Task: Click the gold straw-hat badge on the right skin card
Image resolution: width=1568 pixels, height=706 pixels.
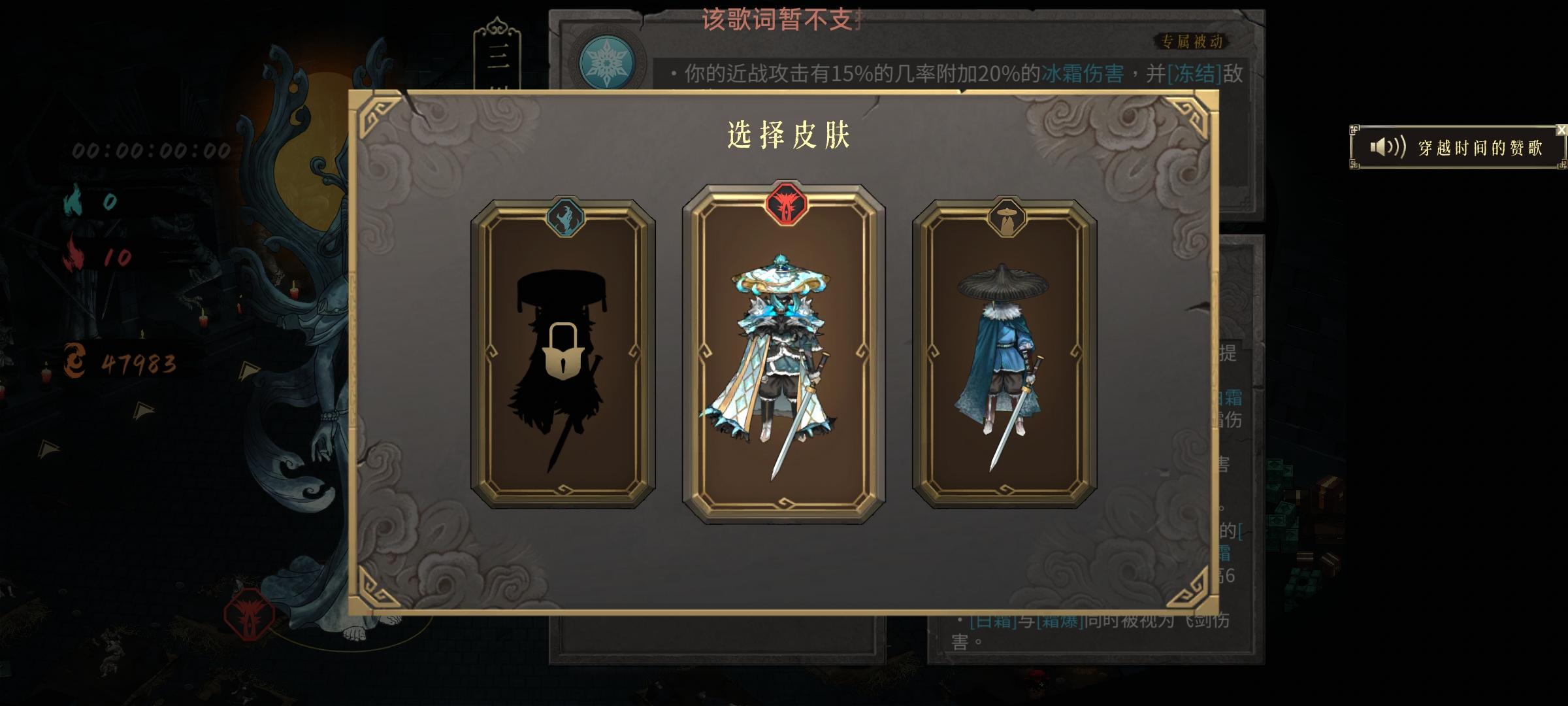Action: click(x=1006, y=216)
